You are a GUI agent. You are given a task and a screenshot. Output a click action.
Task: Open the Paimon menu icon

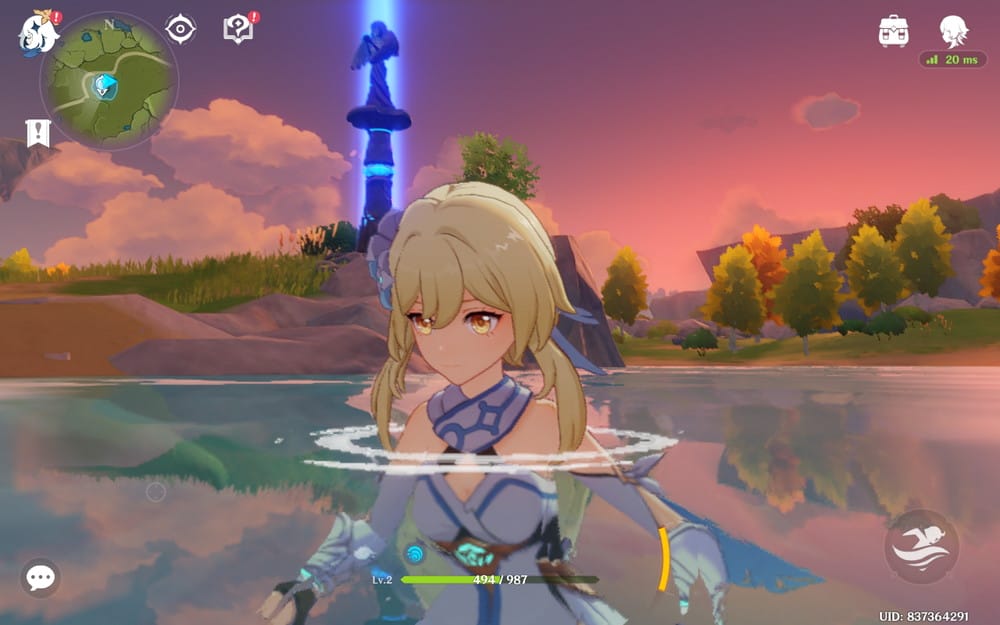(x=38, y=31)
